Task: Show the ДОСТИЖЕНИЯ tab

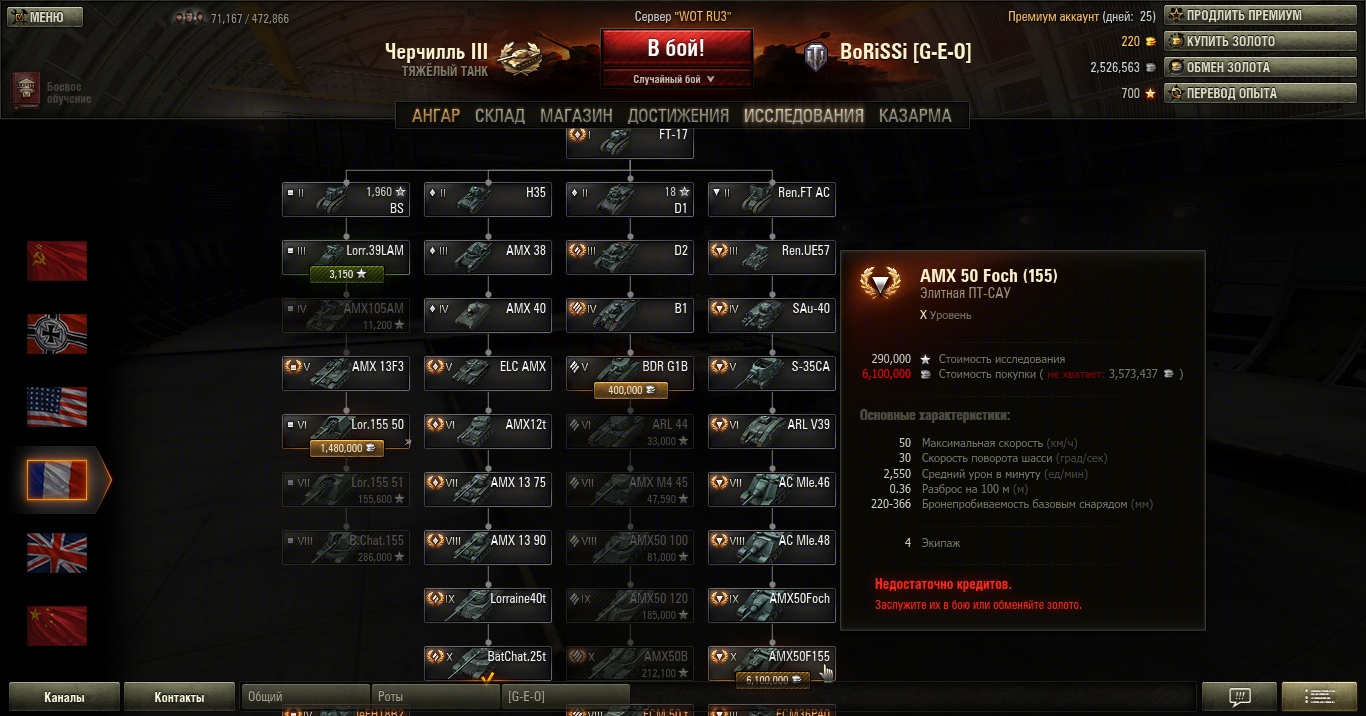Action: pos(678,115)
